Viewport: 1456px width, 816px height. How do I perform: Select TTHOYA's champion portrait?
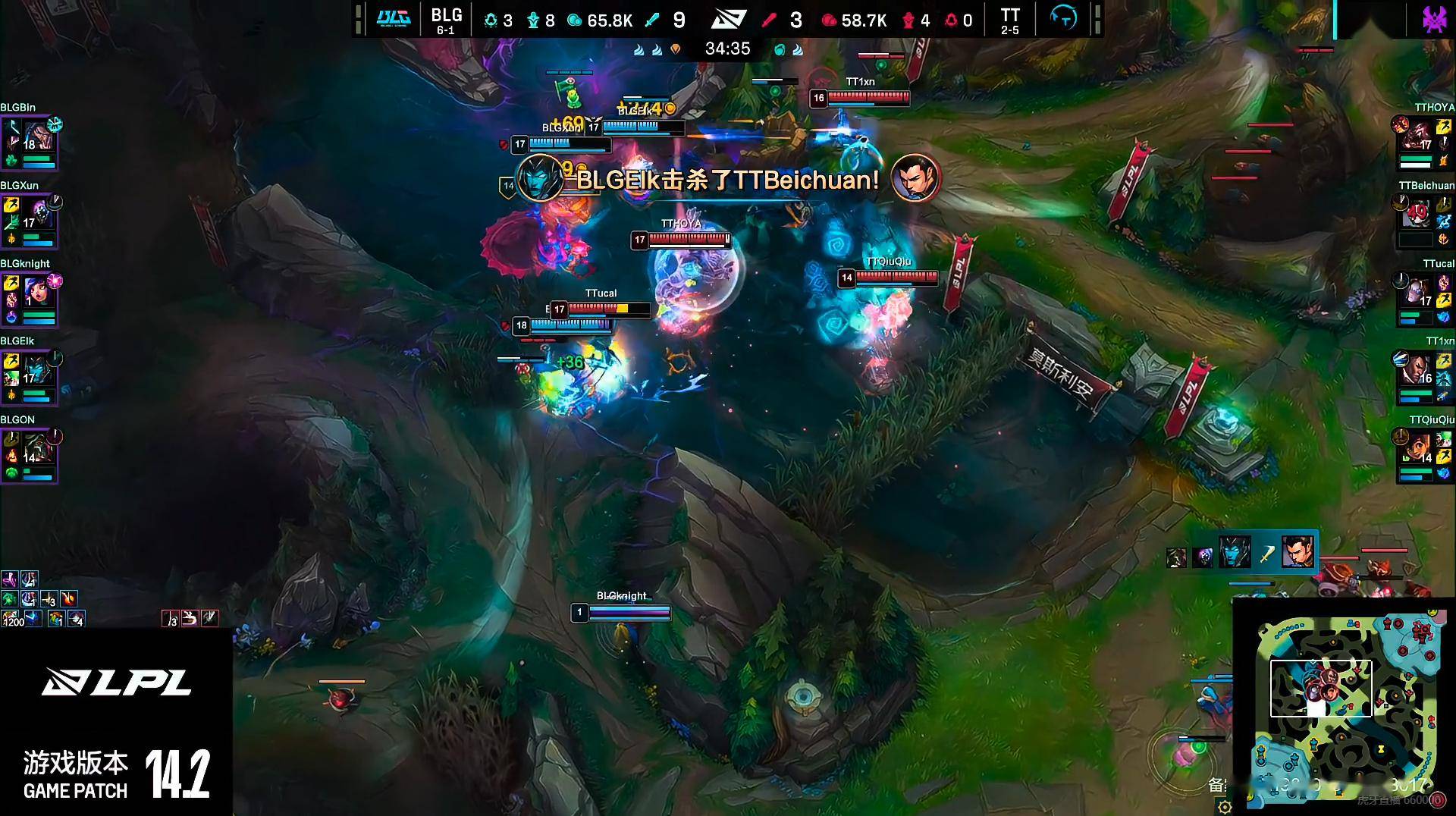pos(1415,137)
